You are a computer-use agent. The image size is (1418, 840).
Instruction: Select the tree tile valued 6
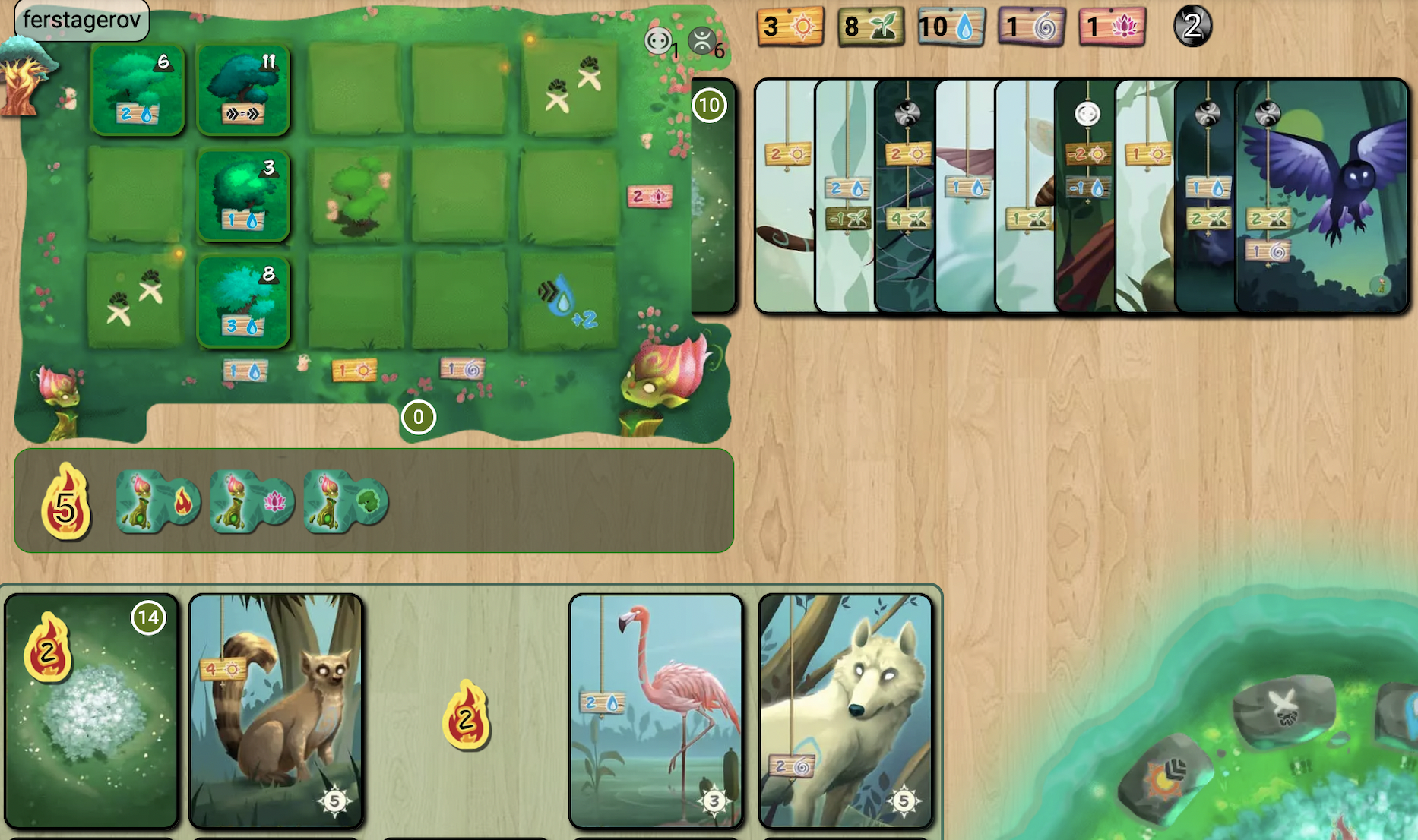pyautogui.click(x=138, y=89)
